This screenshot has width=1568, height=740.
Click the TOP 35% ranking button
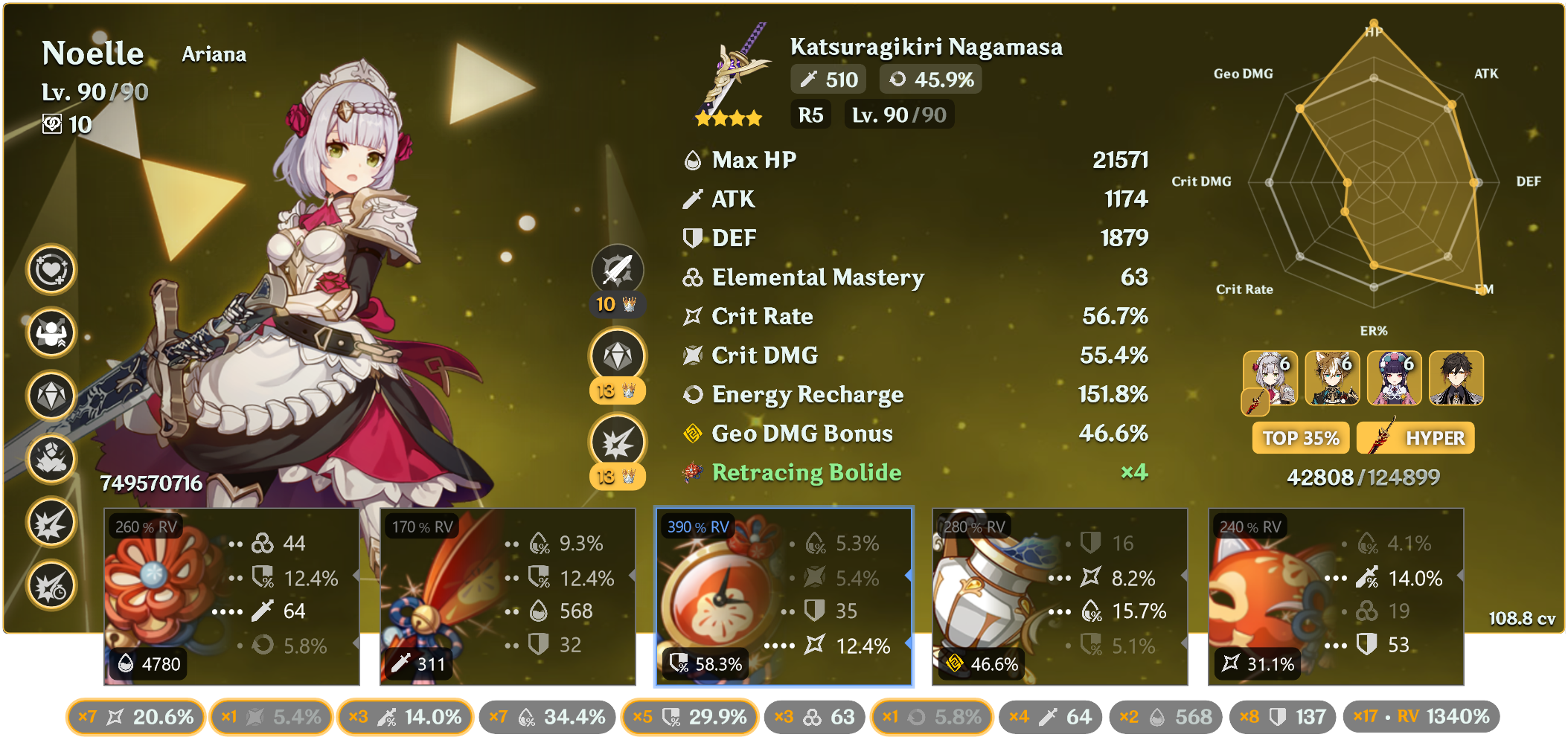pos(1299,437)
